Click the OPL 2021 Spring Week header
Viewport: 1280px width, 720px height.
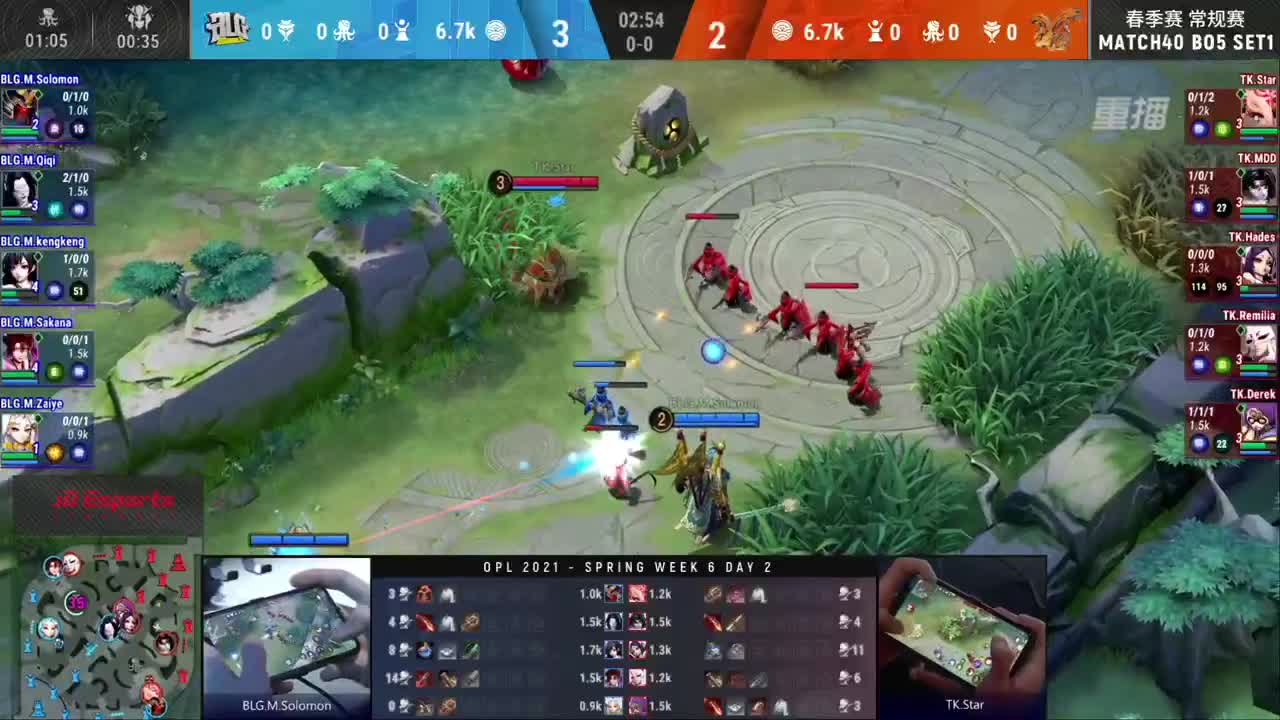(628, 567)
